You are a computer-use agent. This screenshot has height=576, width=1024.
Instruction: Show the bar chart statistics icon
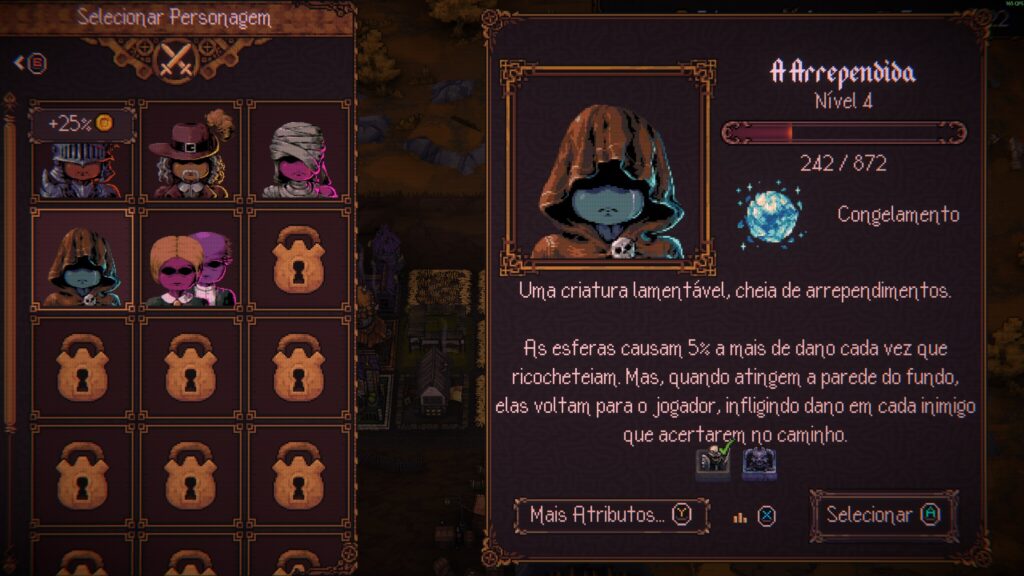click(741, 516)
